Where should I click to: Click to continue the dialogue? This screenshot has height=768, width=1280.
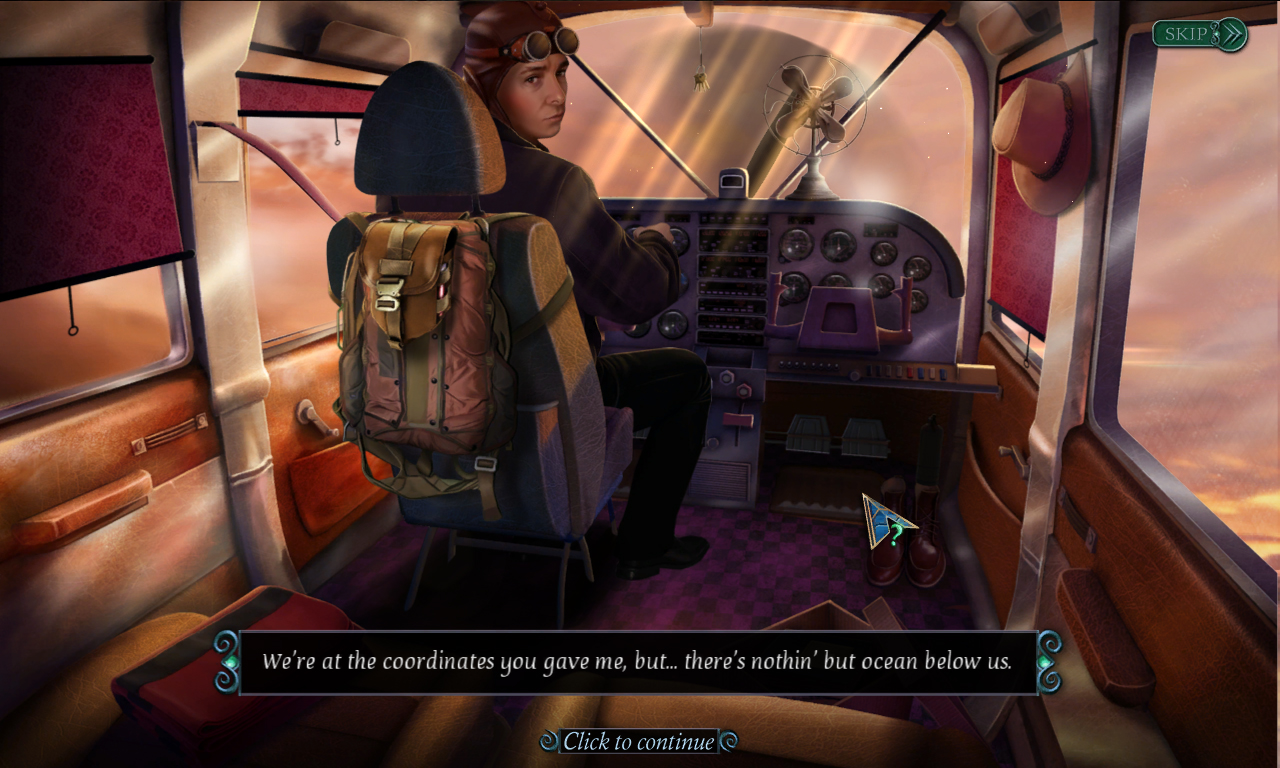click(x=640, y=743)
